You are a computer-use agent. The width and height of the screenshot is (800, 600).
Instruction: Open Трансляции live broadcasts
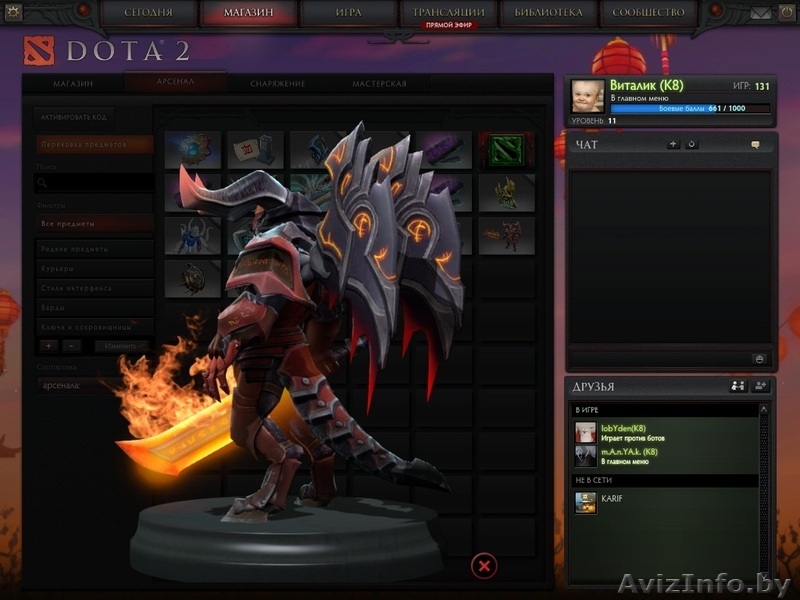click(x=448, y=13)
